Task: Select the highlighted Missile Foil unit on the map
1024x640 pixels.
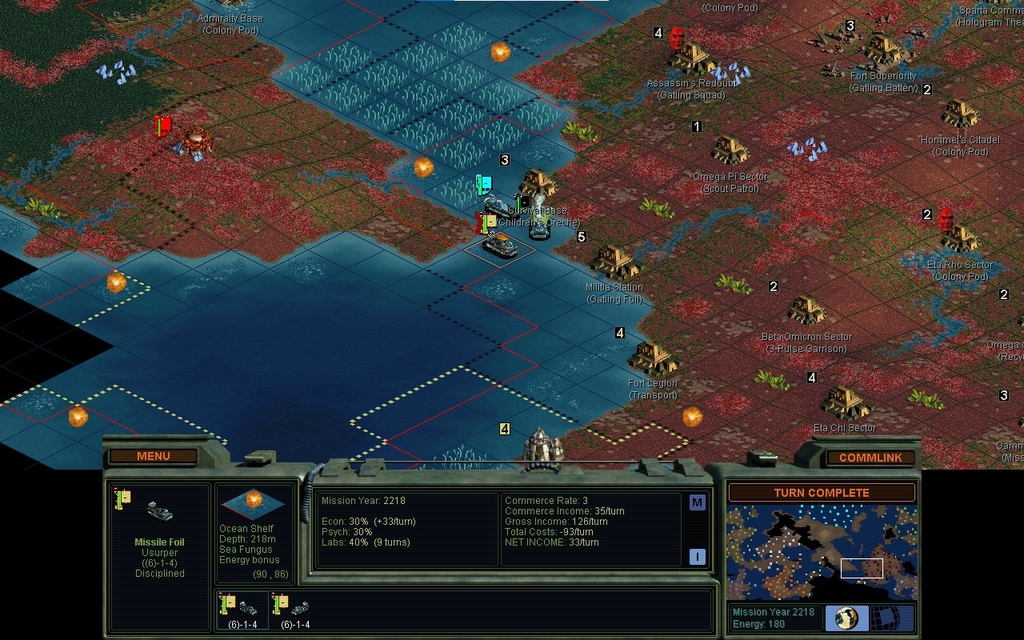Action: (500, 246)
